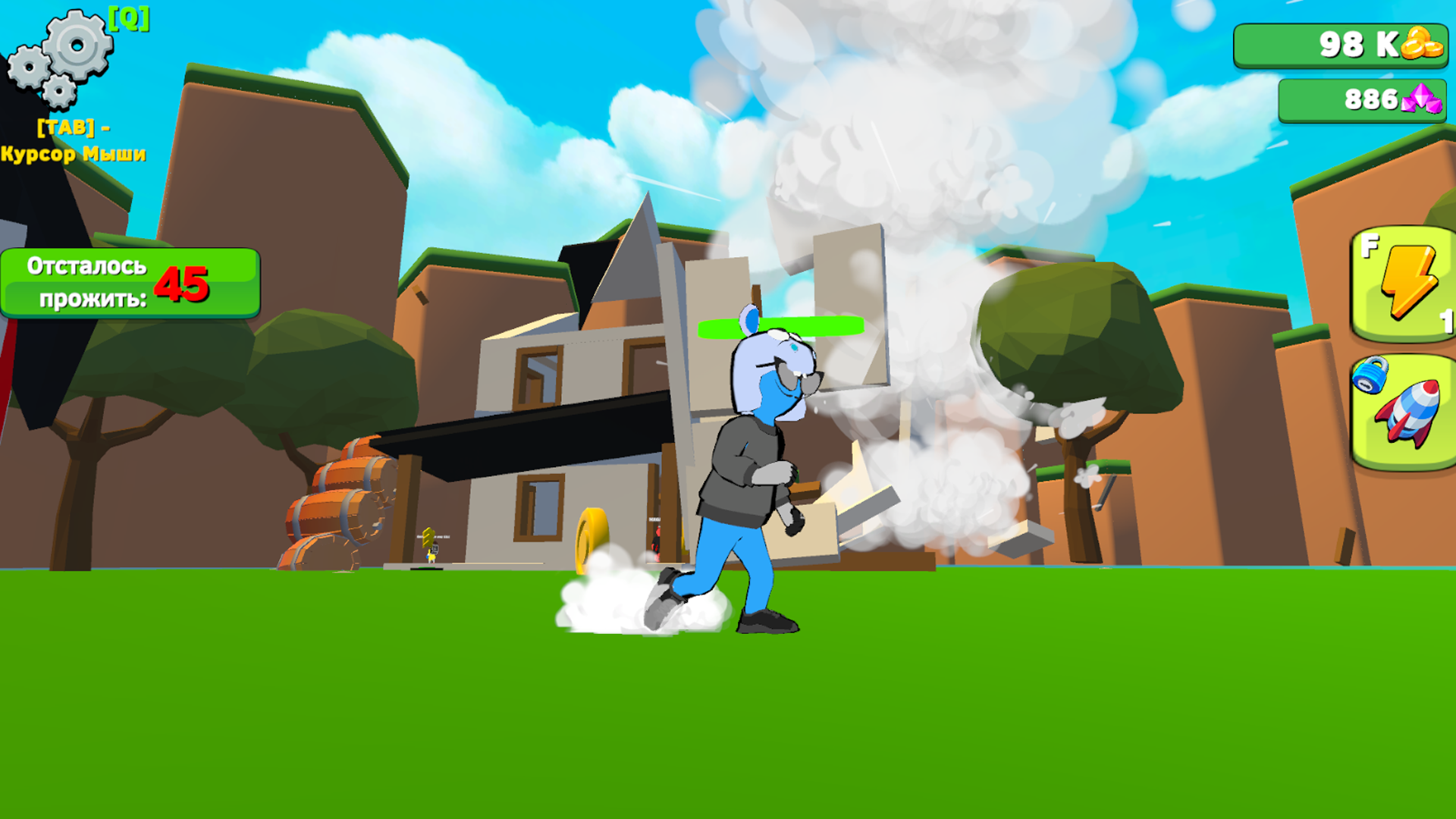The image size is (1456, 819).
Task: Click the '98 K' coin counter
Action: (1357, 45)
